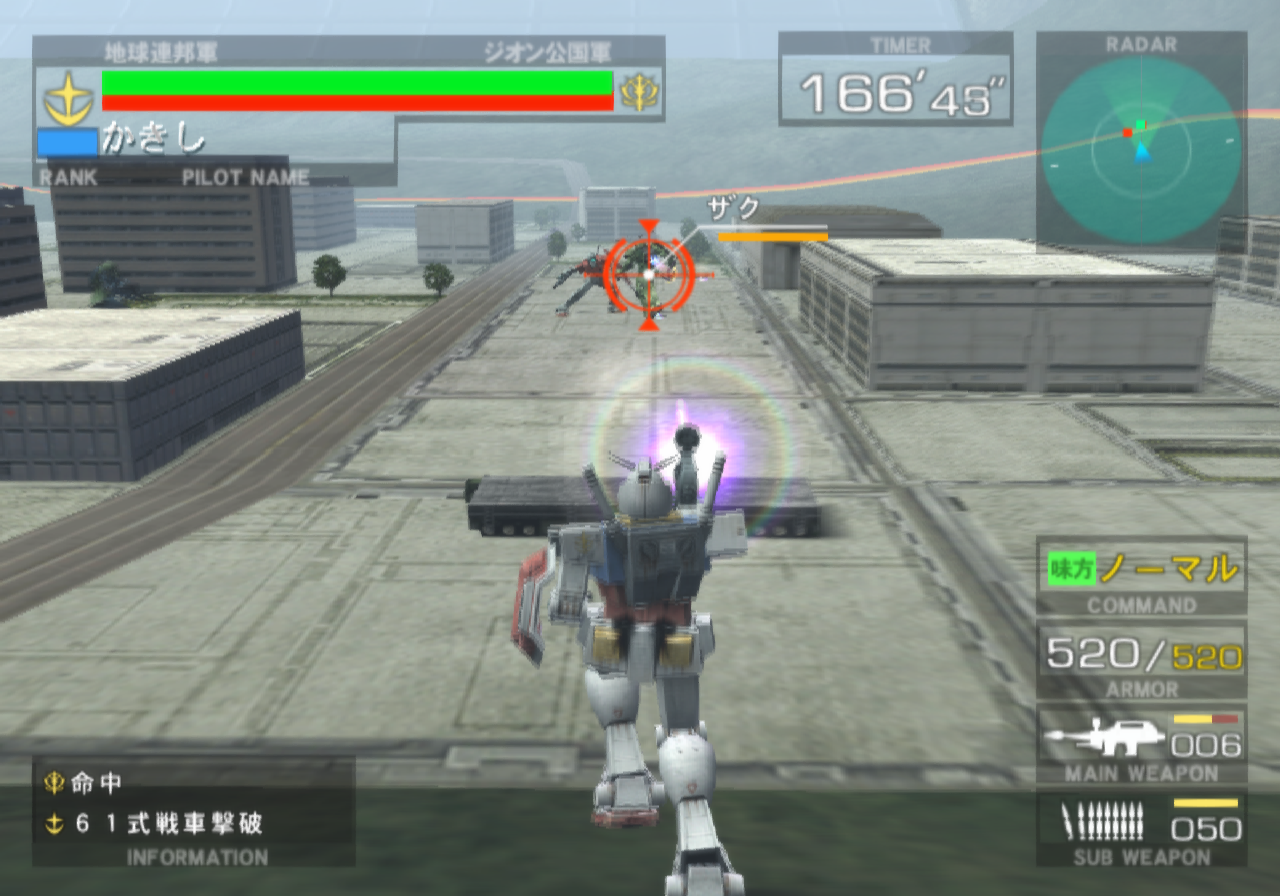Click the blue rank badge
This screenshot has height=896, width=1280.
coord(67,143)
